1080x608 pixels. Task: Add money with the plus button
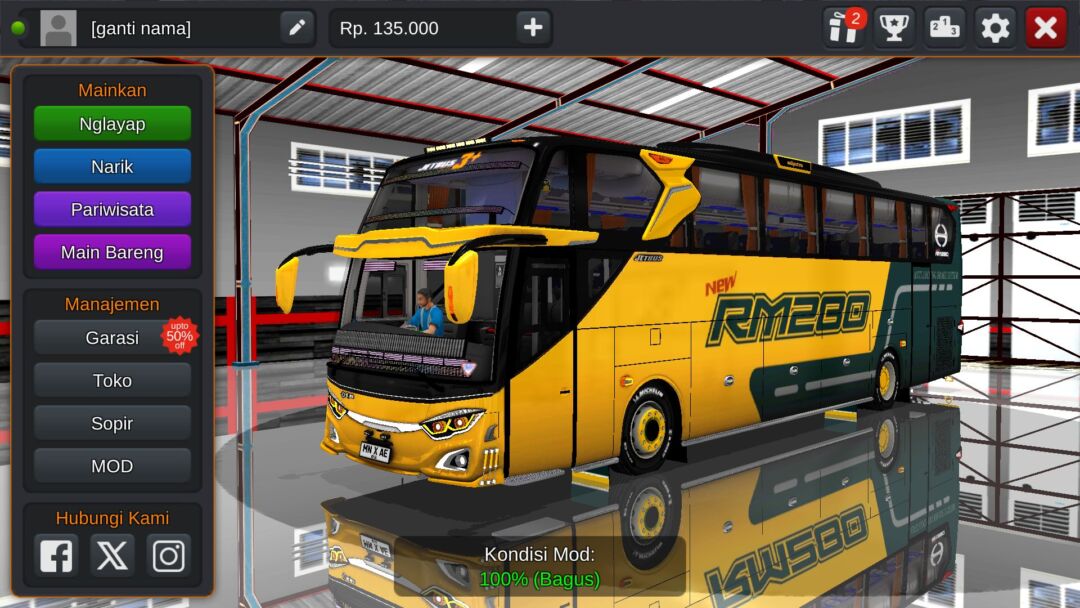(533, 28)
